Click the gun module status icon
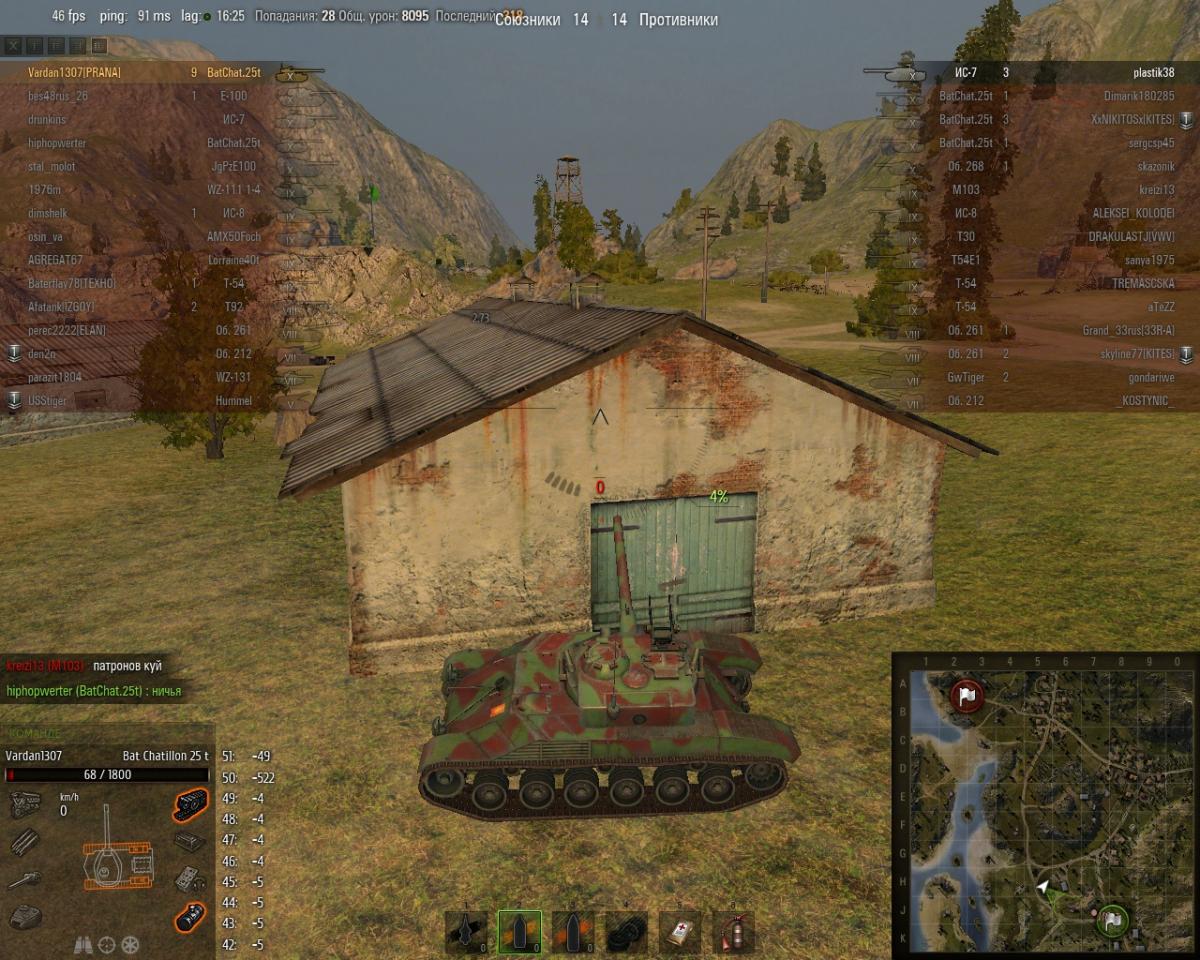The image size is (1200, 960). 25,880
